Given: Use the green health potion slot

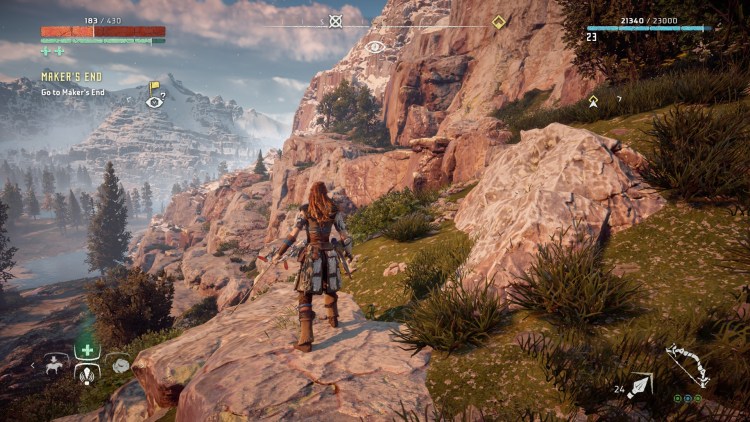Looking at the screenshot, I should tap(88, 349).
